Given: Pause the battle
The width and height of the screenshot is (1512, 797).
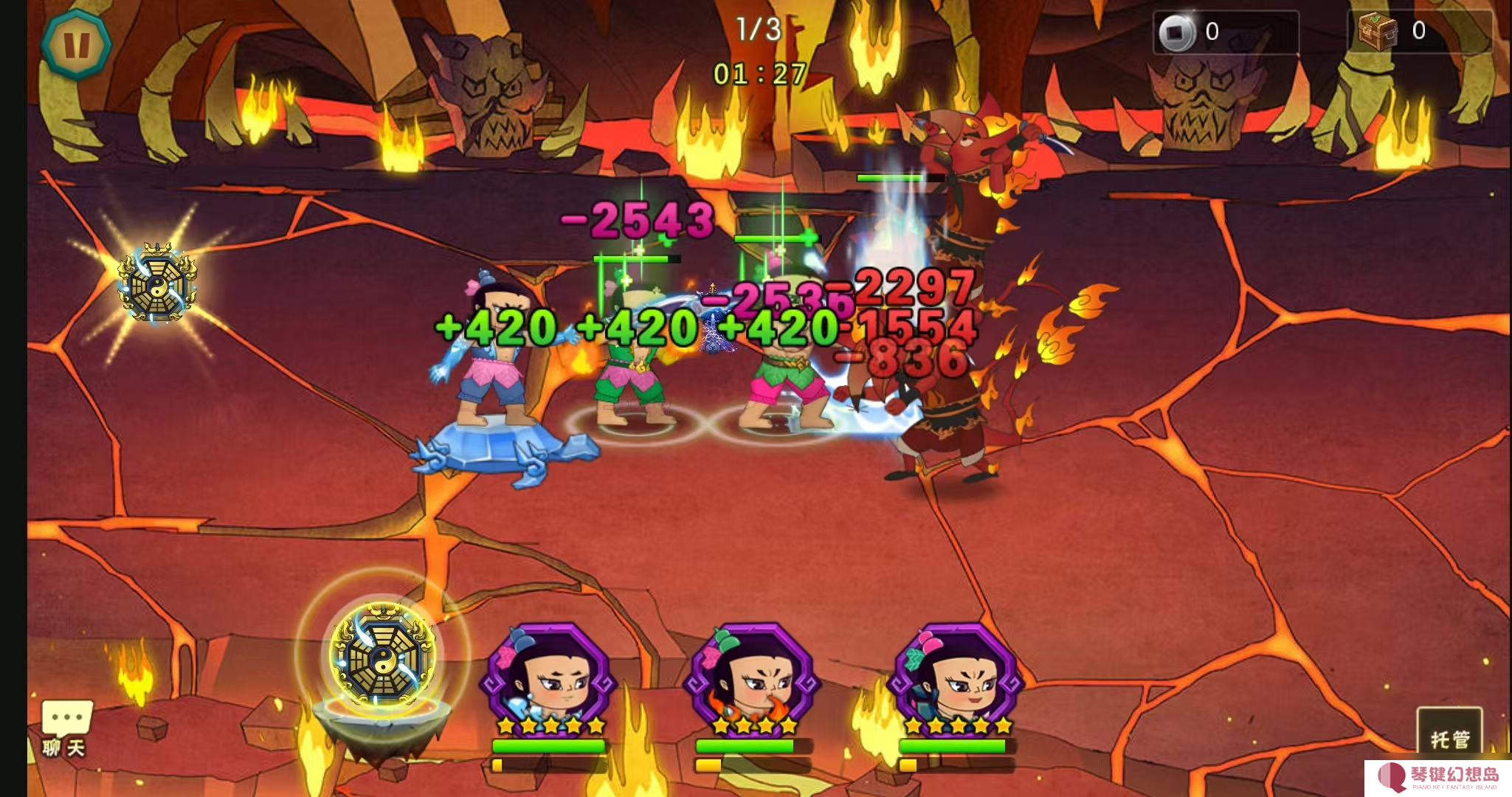Looking at the screenshot, I should (x=76, y=44).
